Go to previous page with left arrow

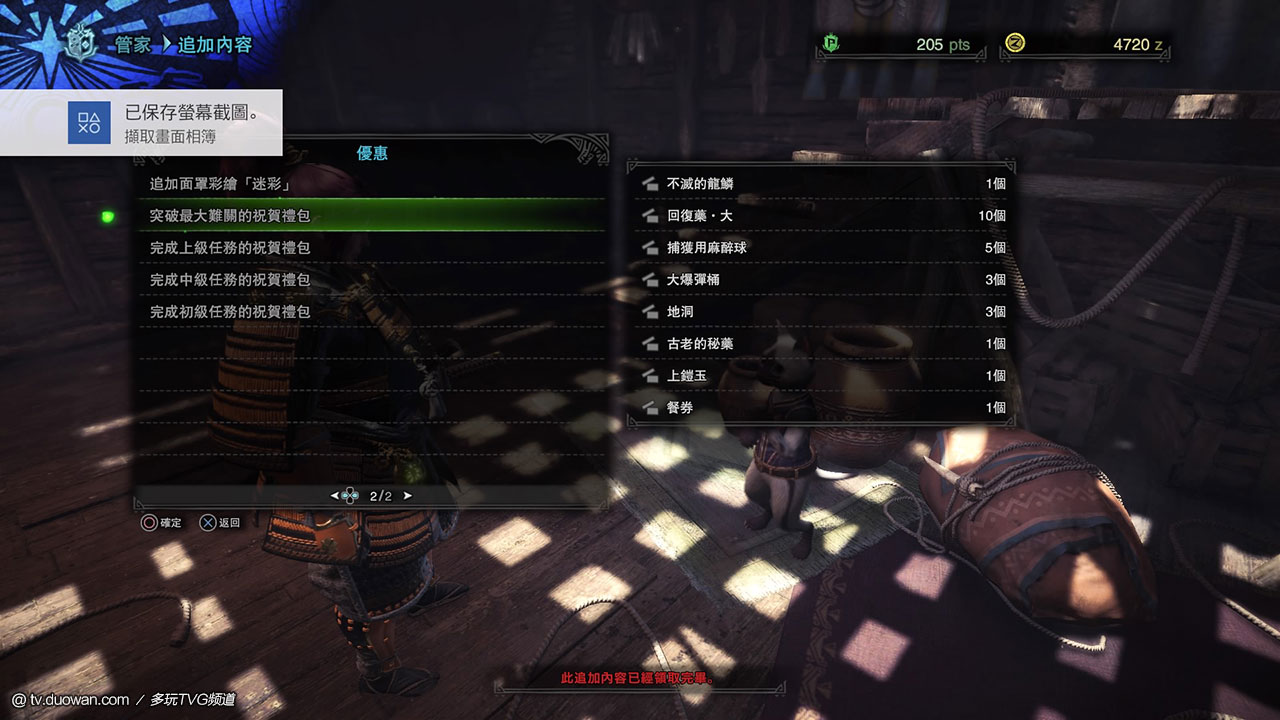[x=335, y=496]
